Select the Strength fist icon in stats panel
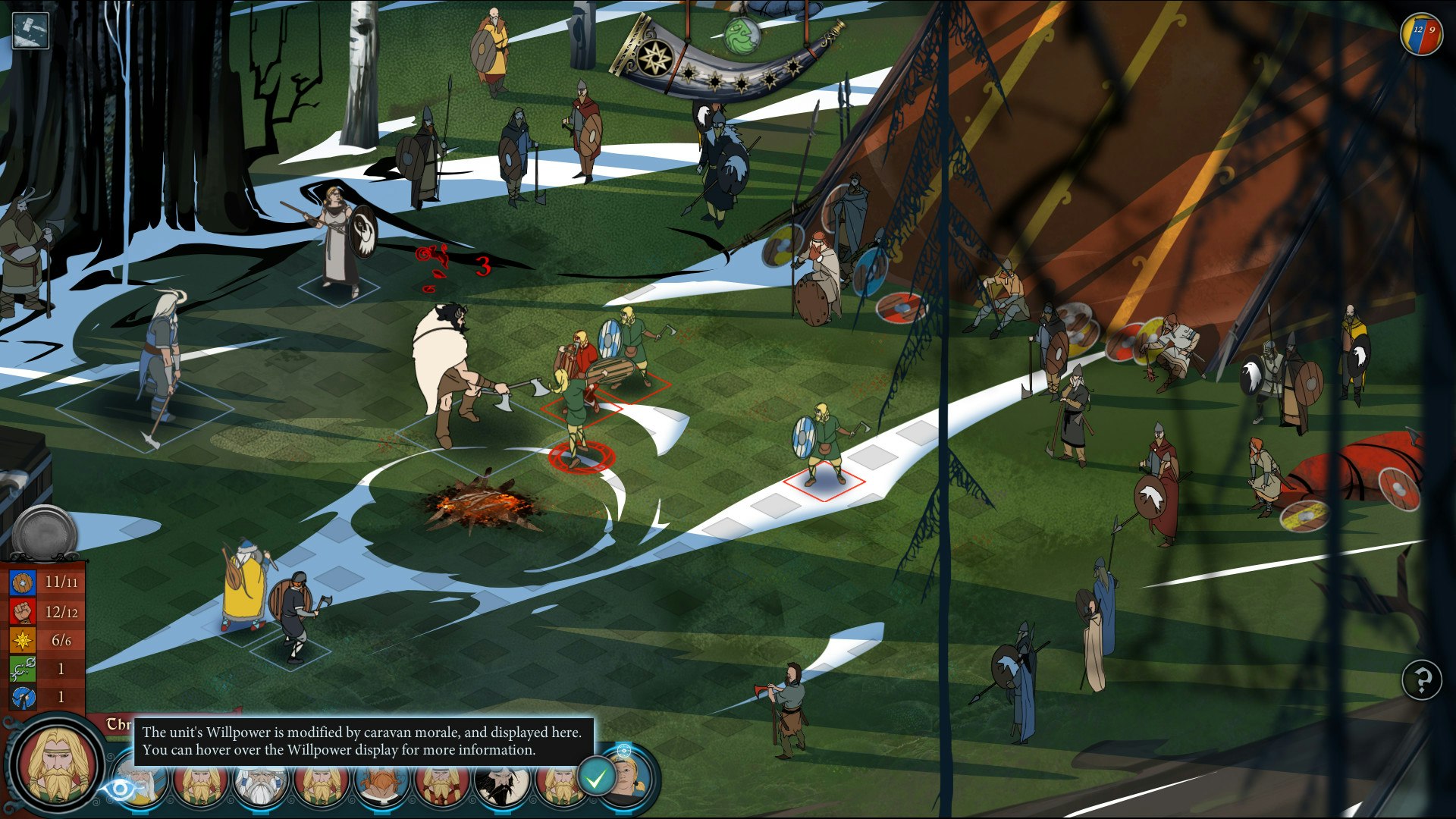The height and width of the screenshot is (819, 1456). (23, 611)
